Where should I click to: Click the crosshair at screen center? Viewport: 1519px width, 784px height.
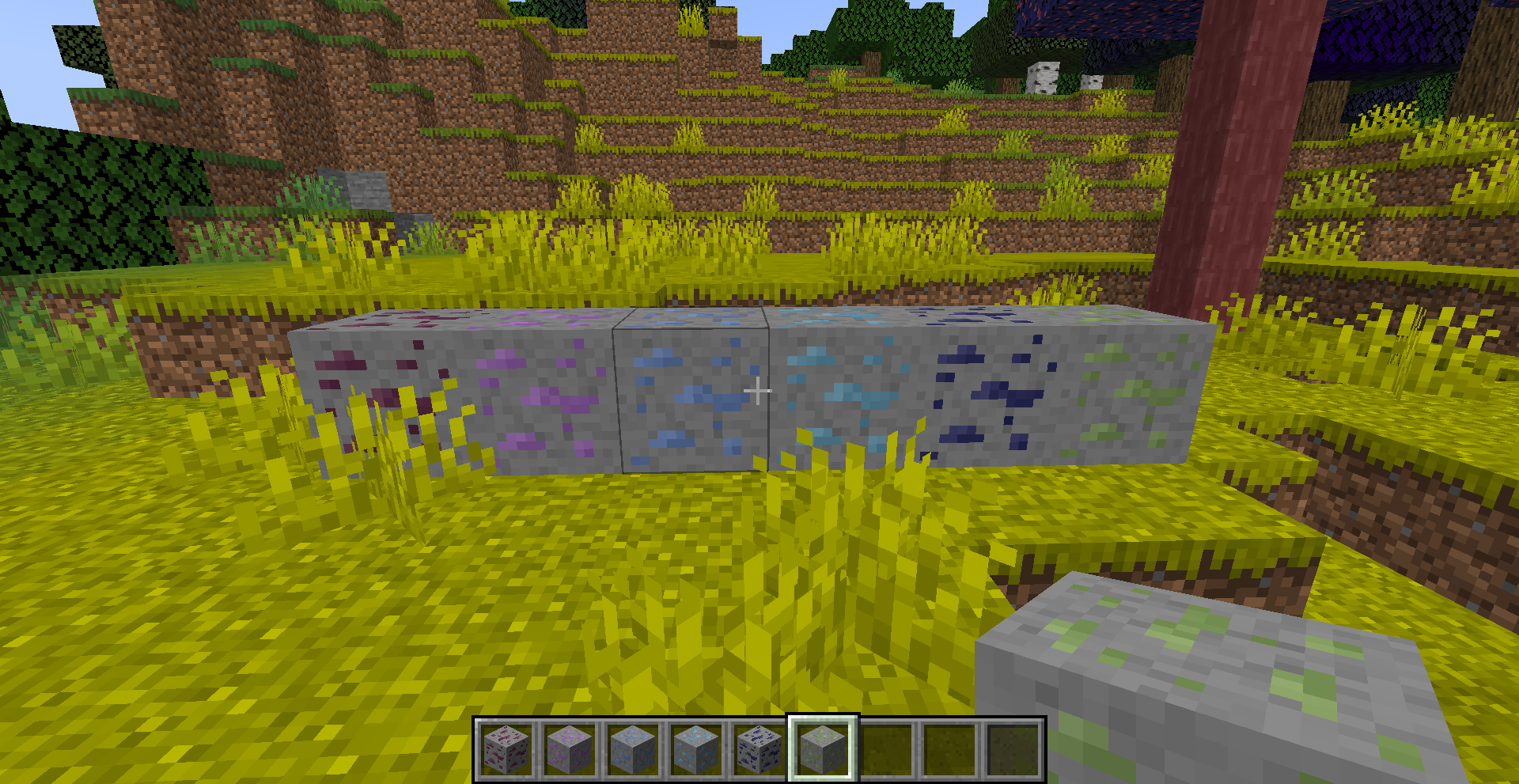pos(757,389)
